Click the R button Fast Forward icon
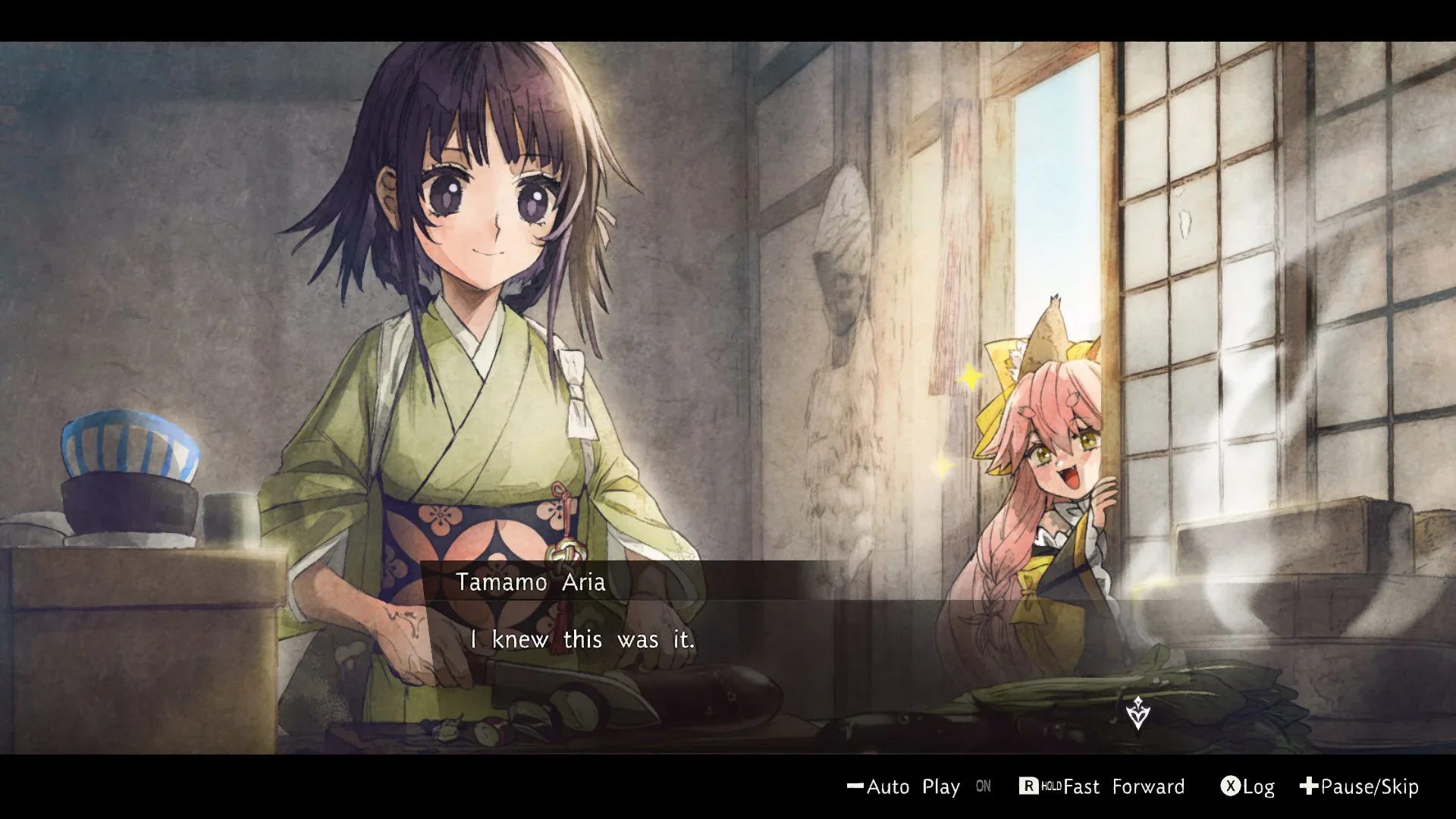 pyautogui.click(x=1030, y=786)
